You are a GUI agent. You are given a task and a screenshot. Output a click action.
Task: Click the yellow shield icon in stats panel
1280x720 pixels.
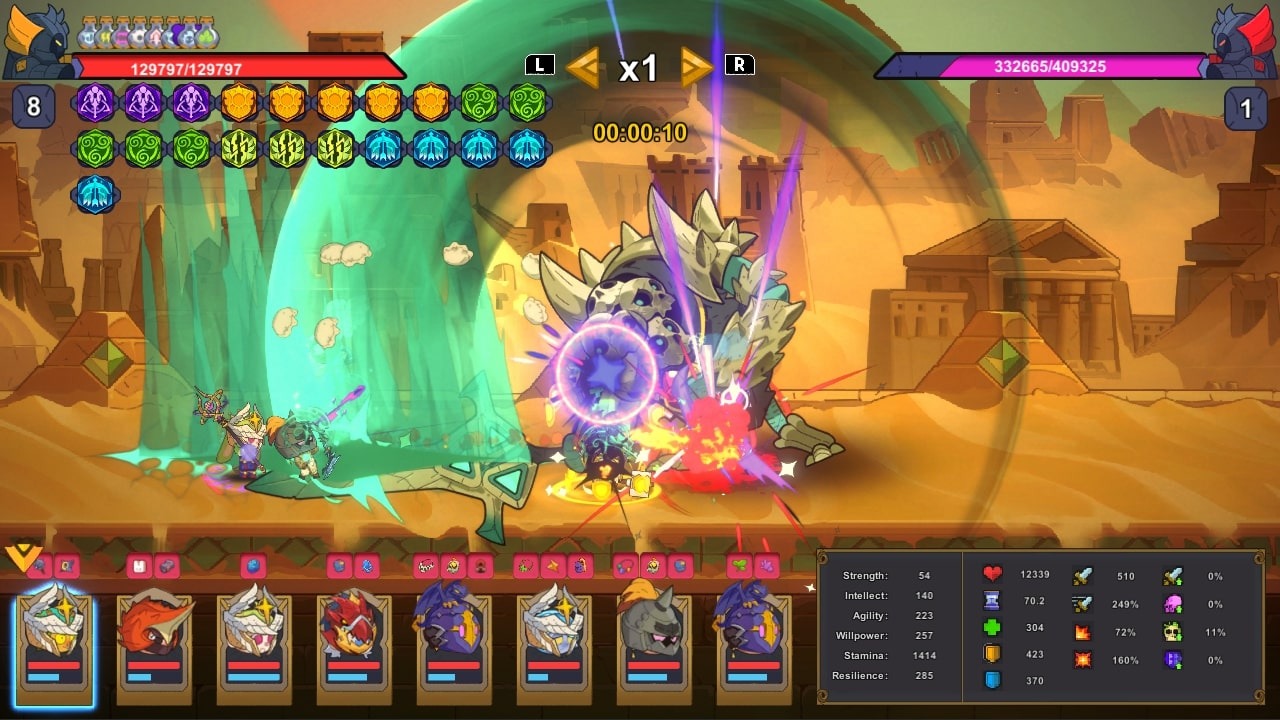coord(992,652)
